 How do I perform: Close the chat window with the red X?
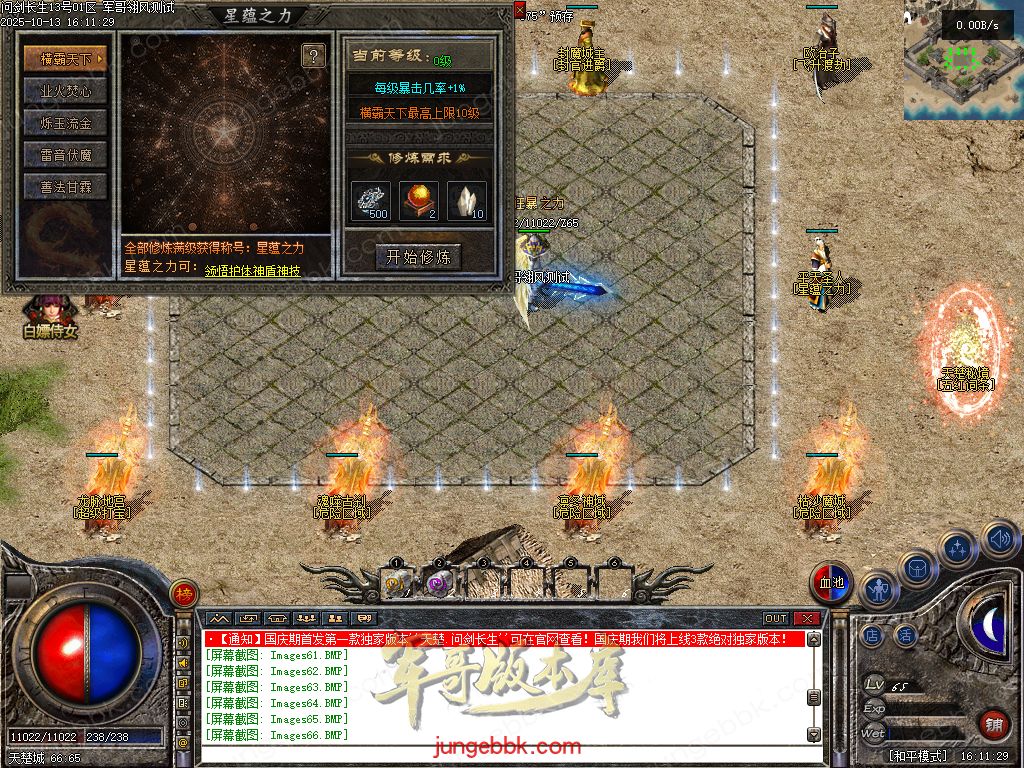pos(807,618)
